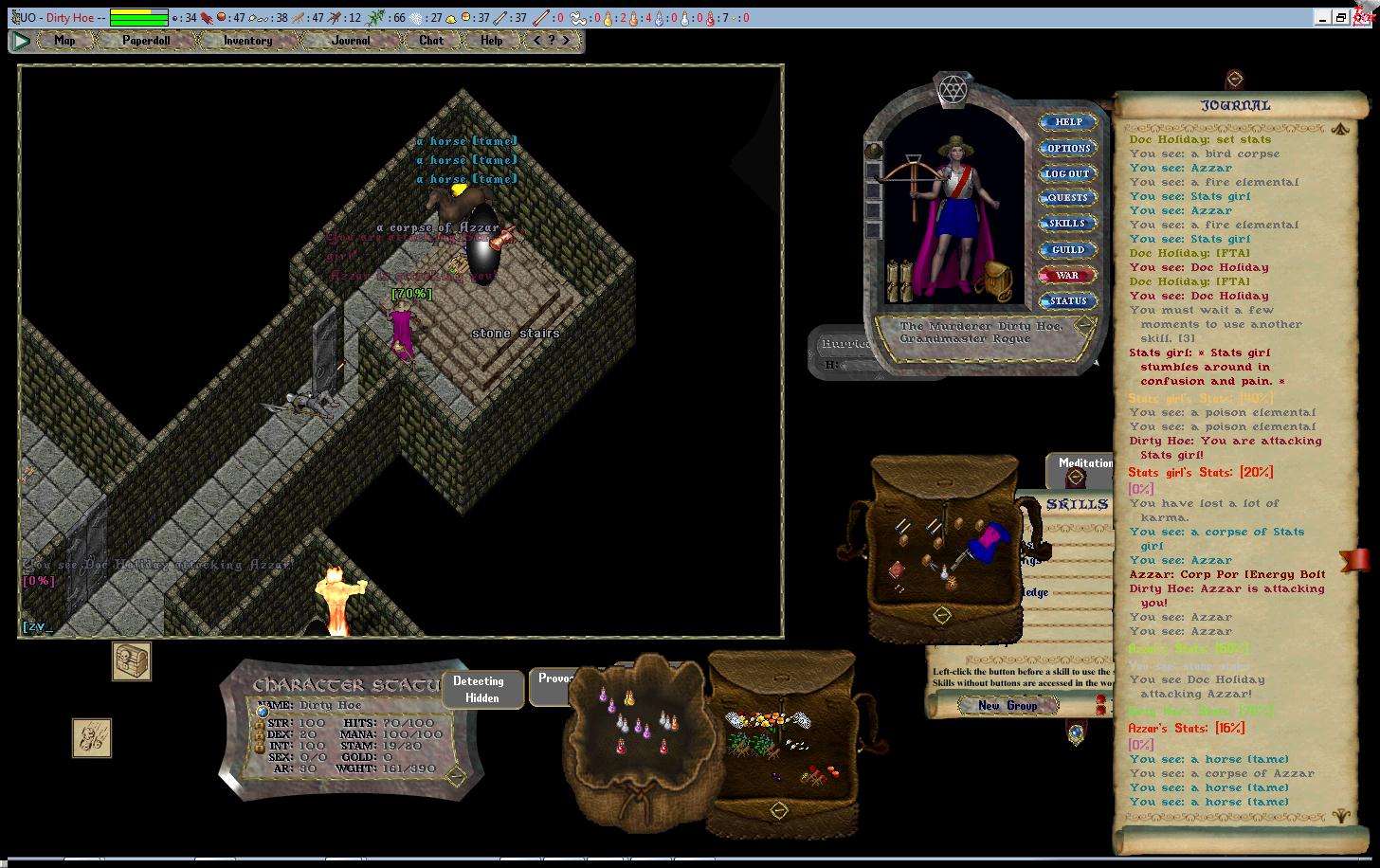Open the QUESTS button

1068,198
